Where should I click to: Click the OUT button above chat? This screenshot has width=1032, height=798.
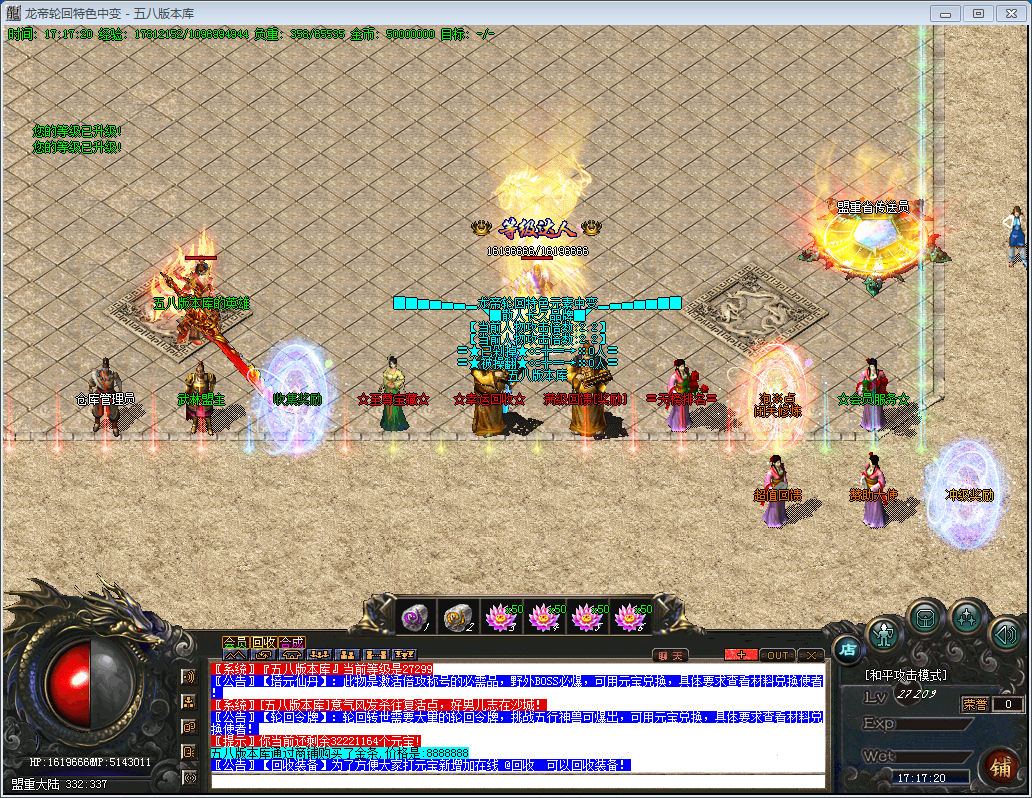click(777, 655)
